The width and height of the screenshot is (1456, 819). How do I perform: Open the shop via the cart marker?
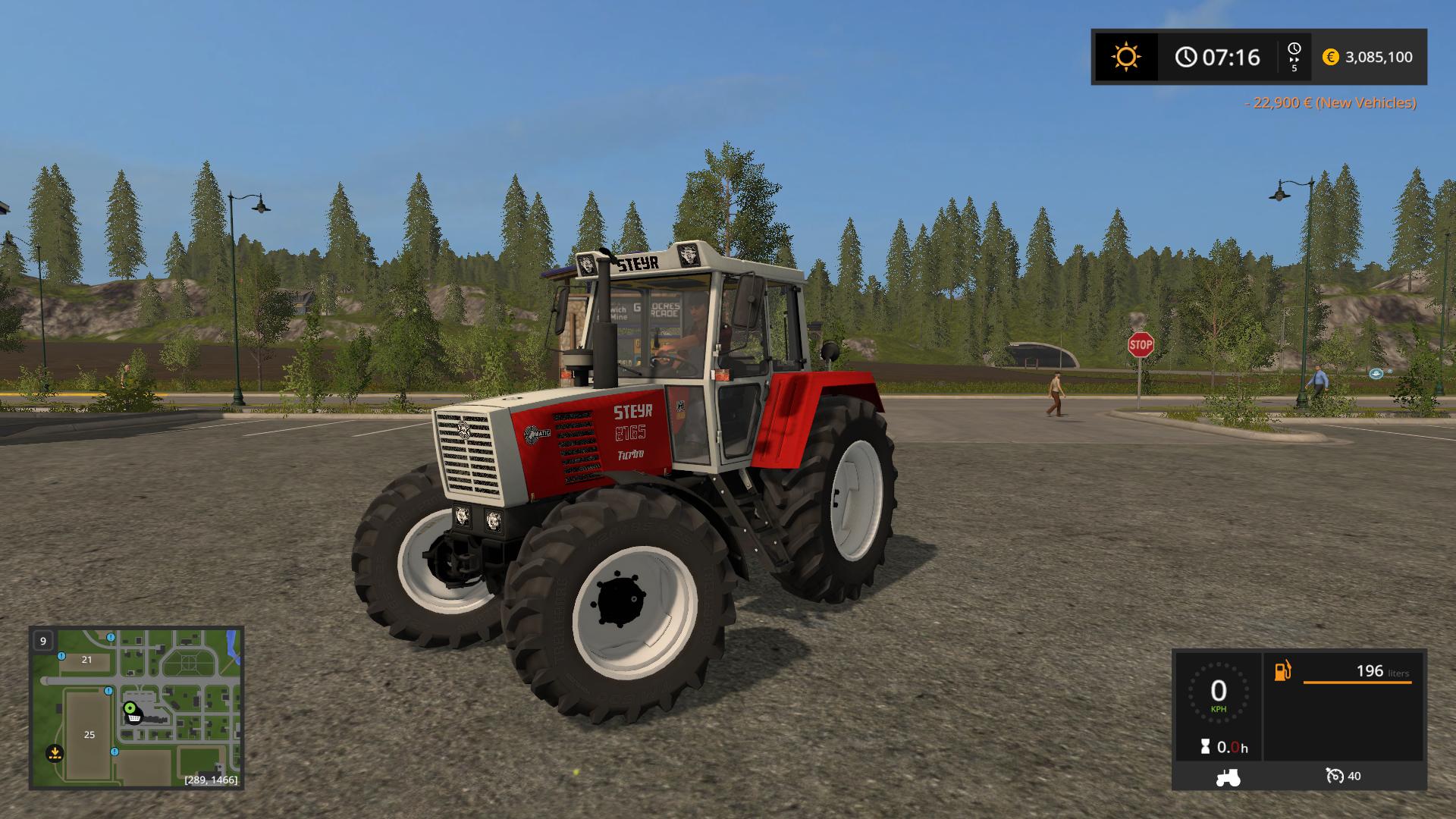[x=133, y=718]
